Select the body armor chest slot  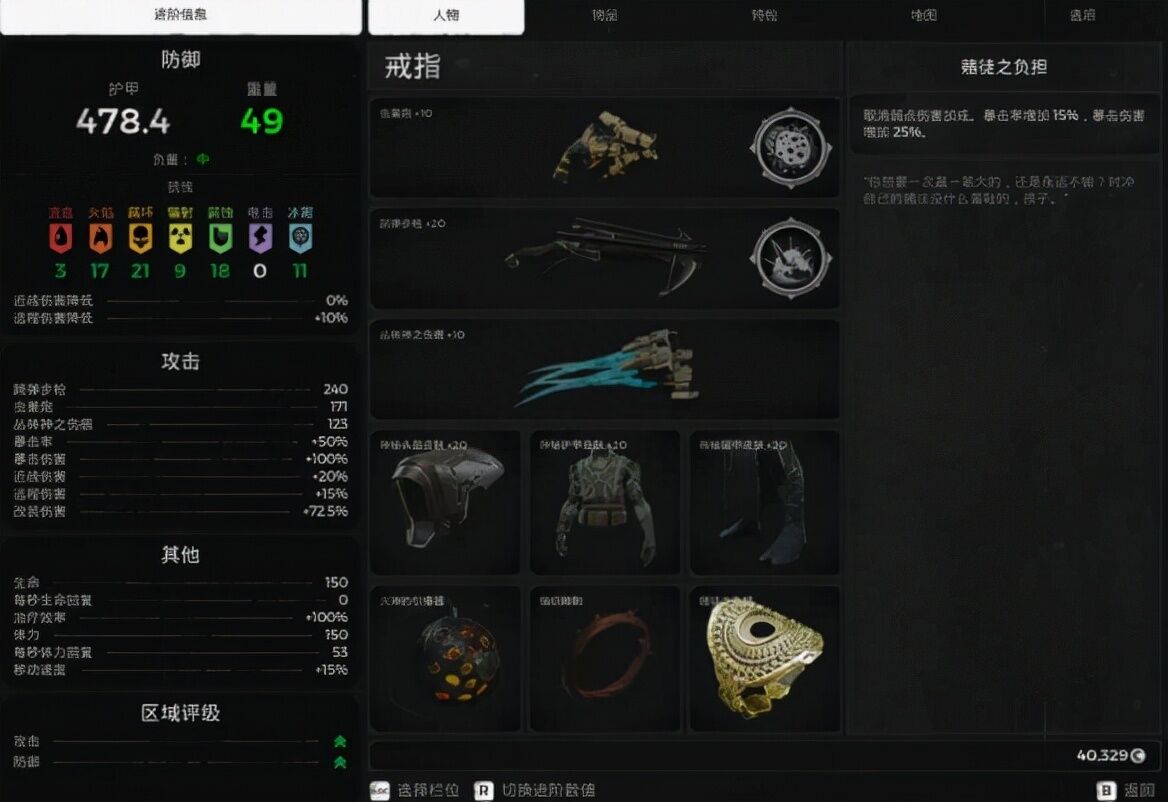tap(604, 502)
